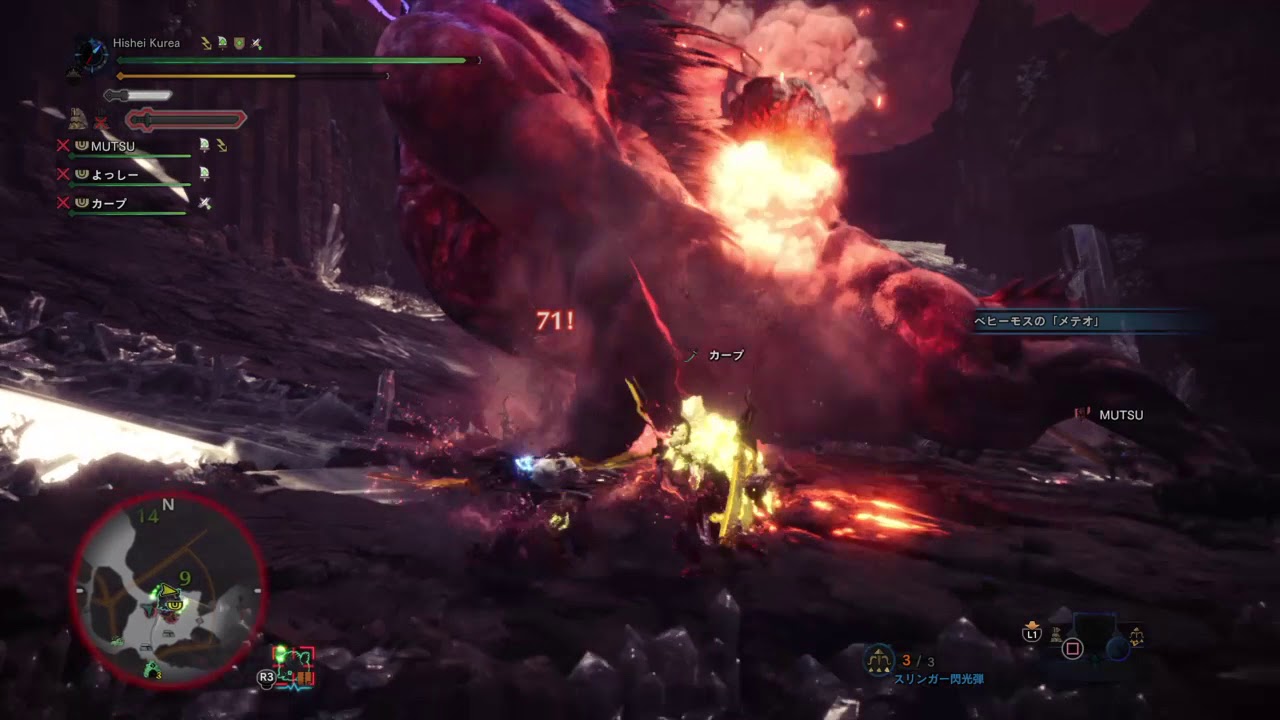This screenshot has width=1280, height=720.
Task: Select party member カーブ row
Action: [x=109, y=203]
